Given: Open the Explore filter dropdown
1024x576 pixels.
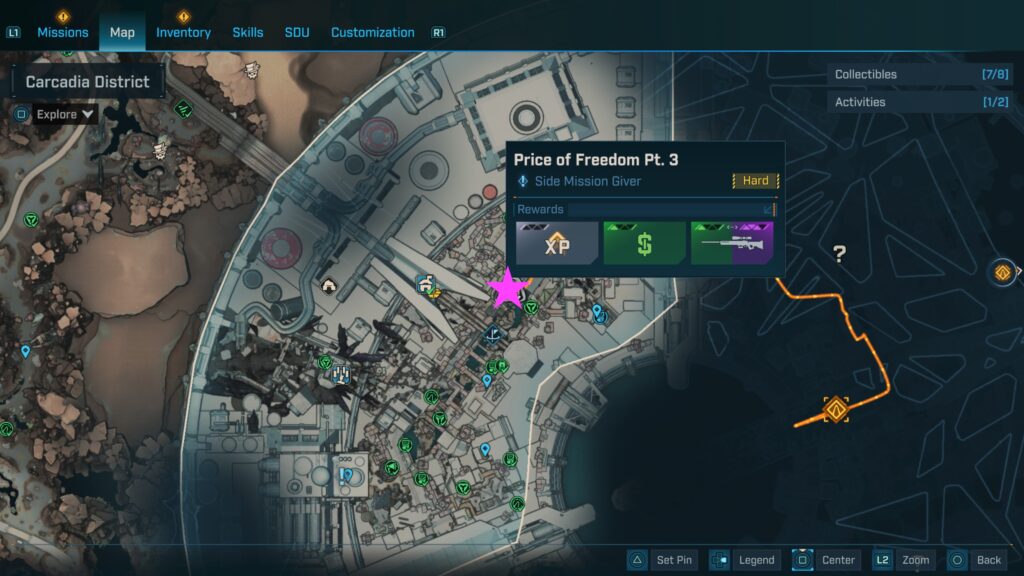Looking at the screenshot, I should tap(65, 114).
